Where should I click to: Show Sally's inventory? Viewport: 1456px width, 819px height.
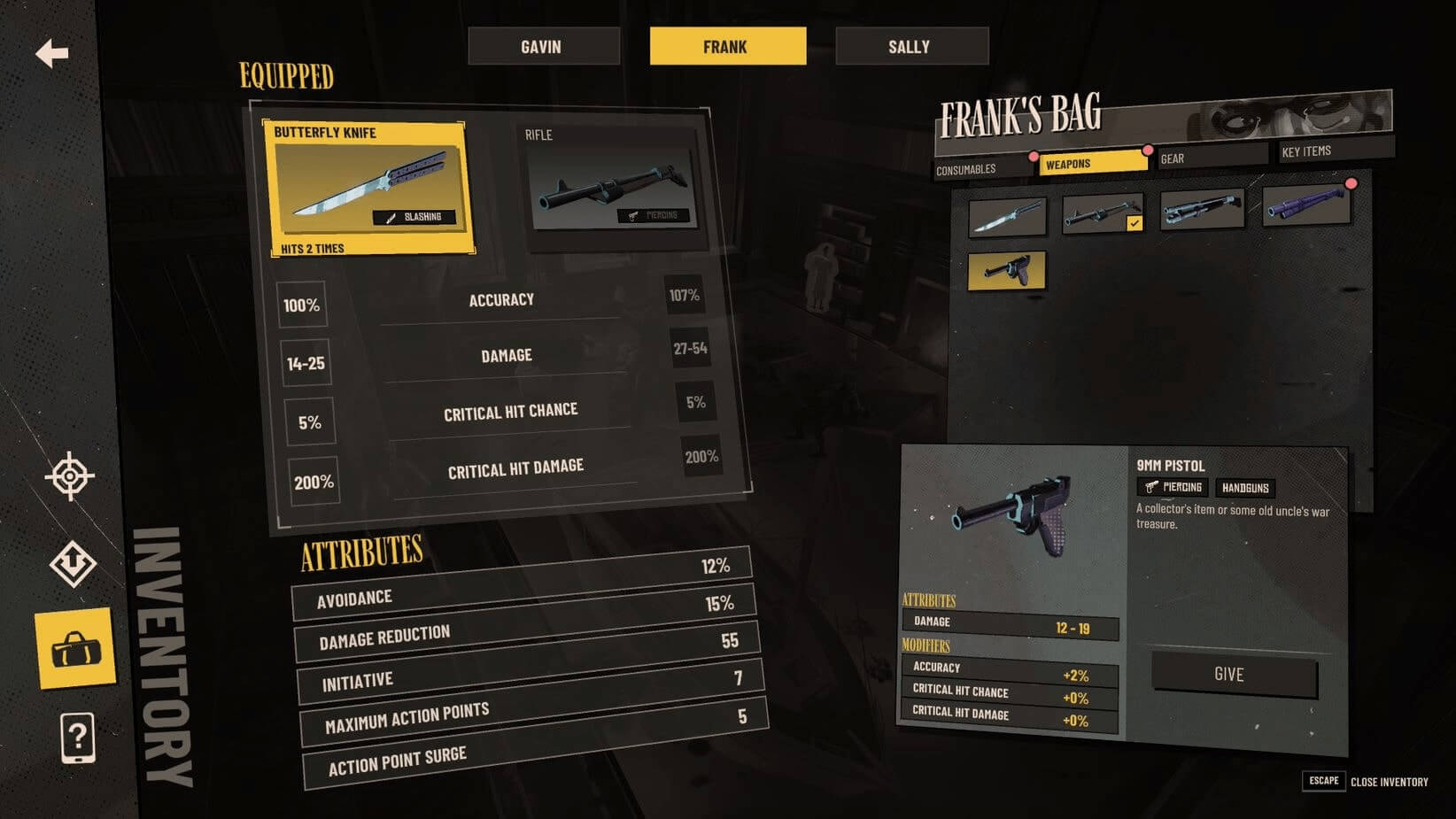click(x=911, y=46)
